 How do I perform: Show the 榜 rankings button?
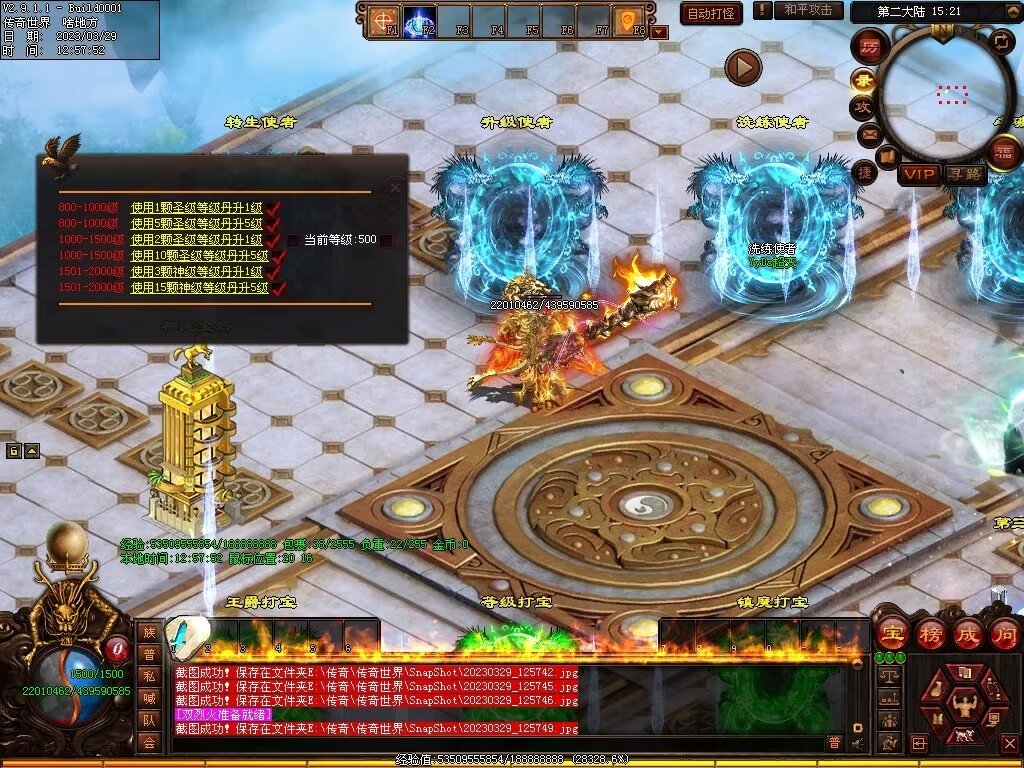click(x=929, y=633)
